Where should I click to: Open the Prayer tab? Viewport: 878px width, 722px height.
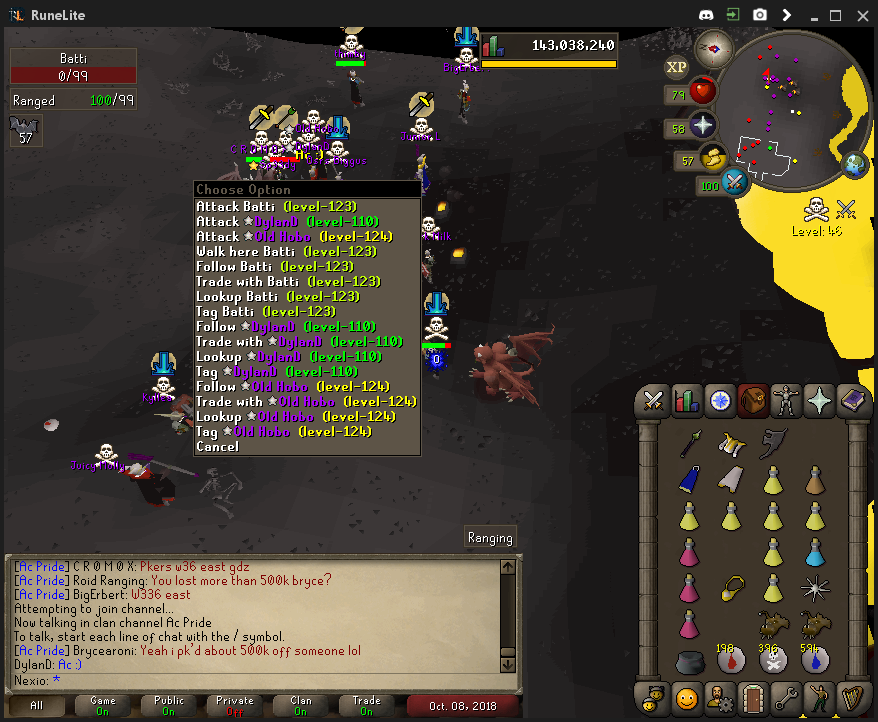click(819, 401)
